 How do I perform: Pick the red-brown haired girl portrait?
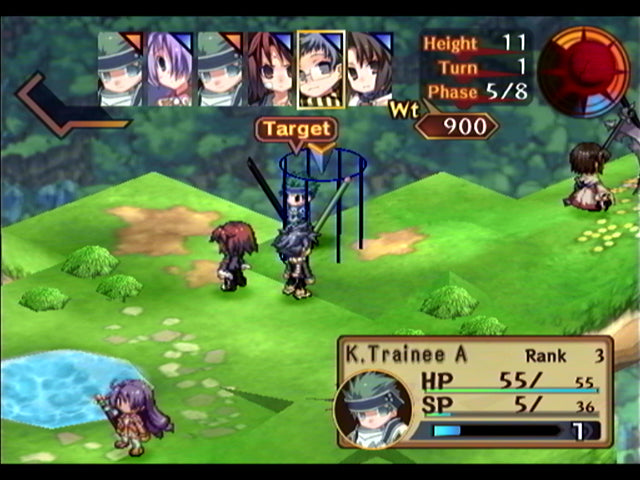(x=271, y=68)
